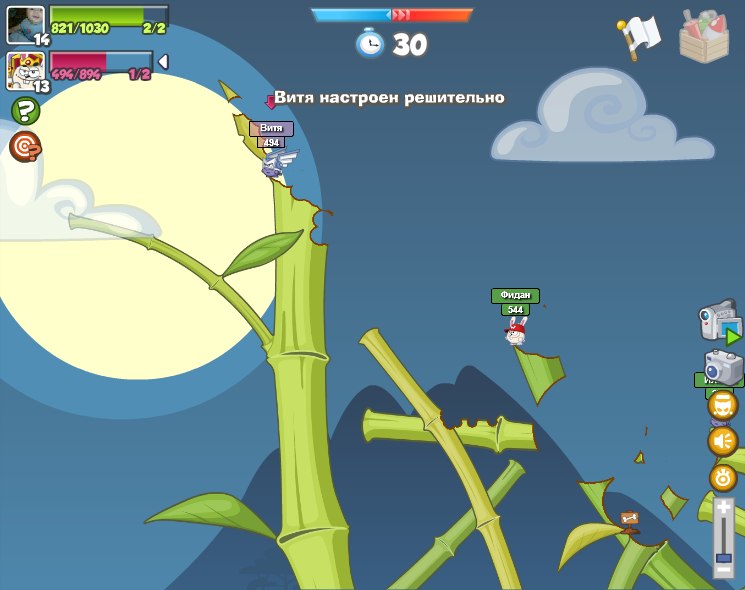Click the white surrender flag
This screenshot has width=745, height=590.
pyautogui.click(x=640, y=36)
